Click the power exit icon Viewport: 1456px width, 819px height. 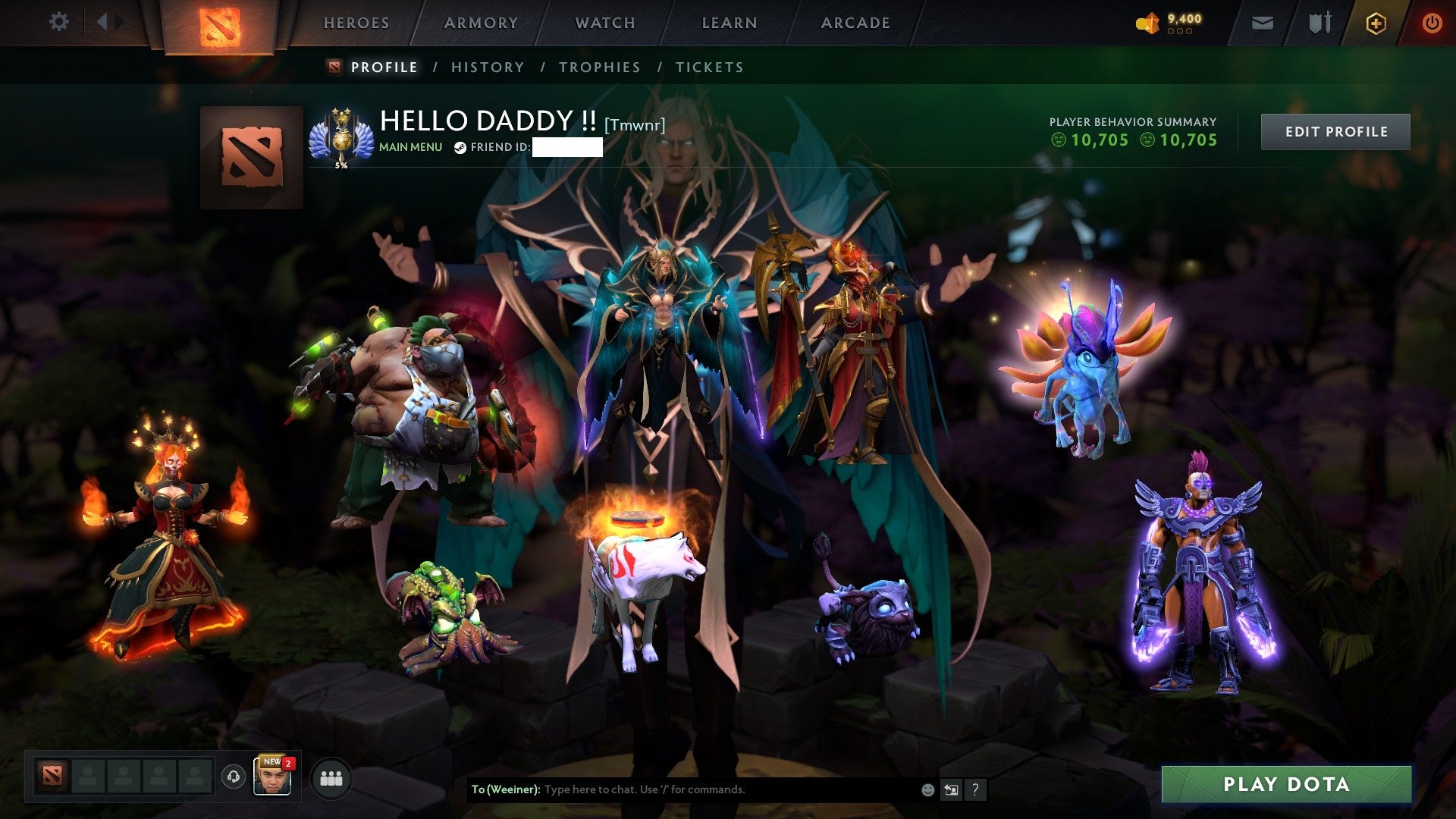(1432, 23)
